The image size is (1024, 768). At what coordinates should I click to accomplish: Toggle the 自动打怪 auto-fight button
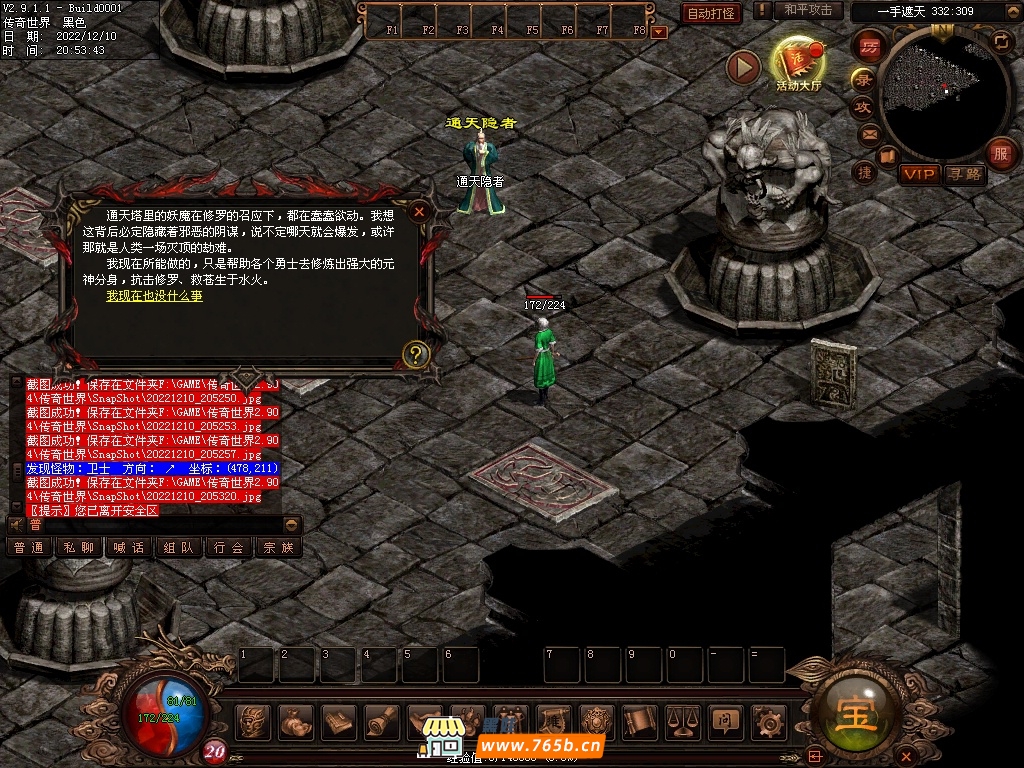point(711,13)
